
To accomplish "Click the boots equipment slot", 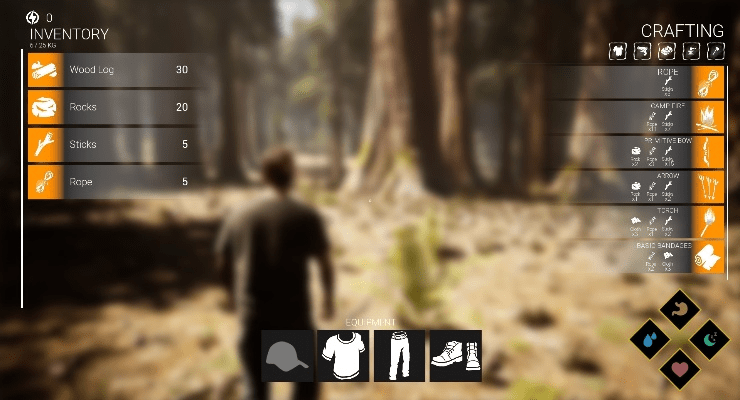I will click(x=455, y=355).
